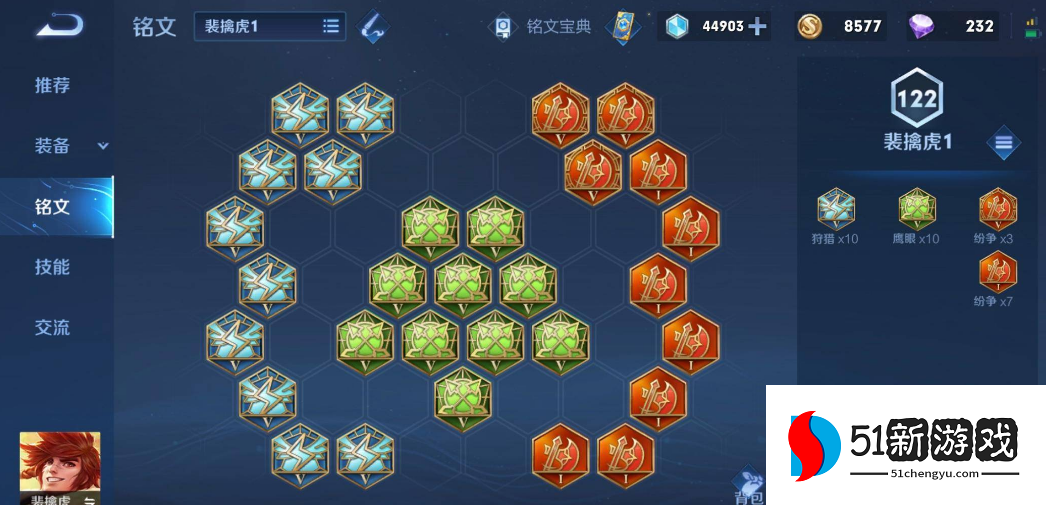Image resolution: width=1046 pixels, height=505 pixels.
Task: Open the 裴擒虎1 rune page dropdown
Action: point(270,27)
